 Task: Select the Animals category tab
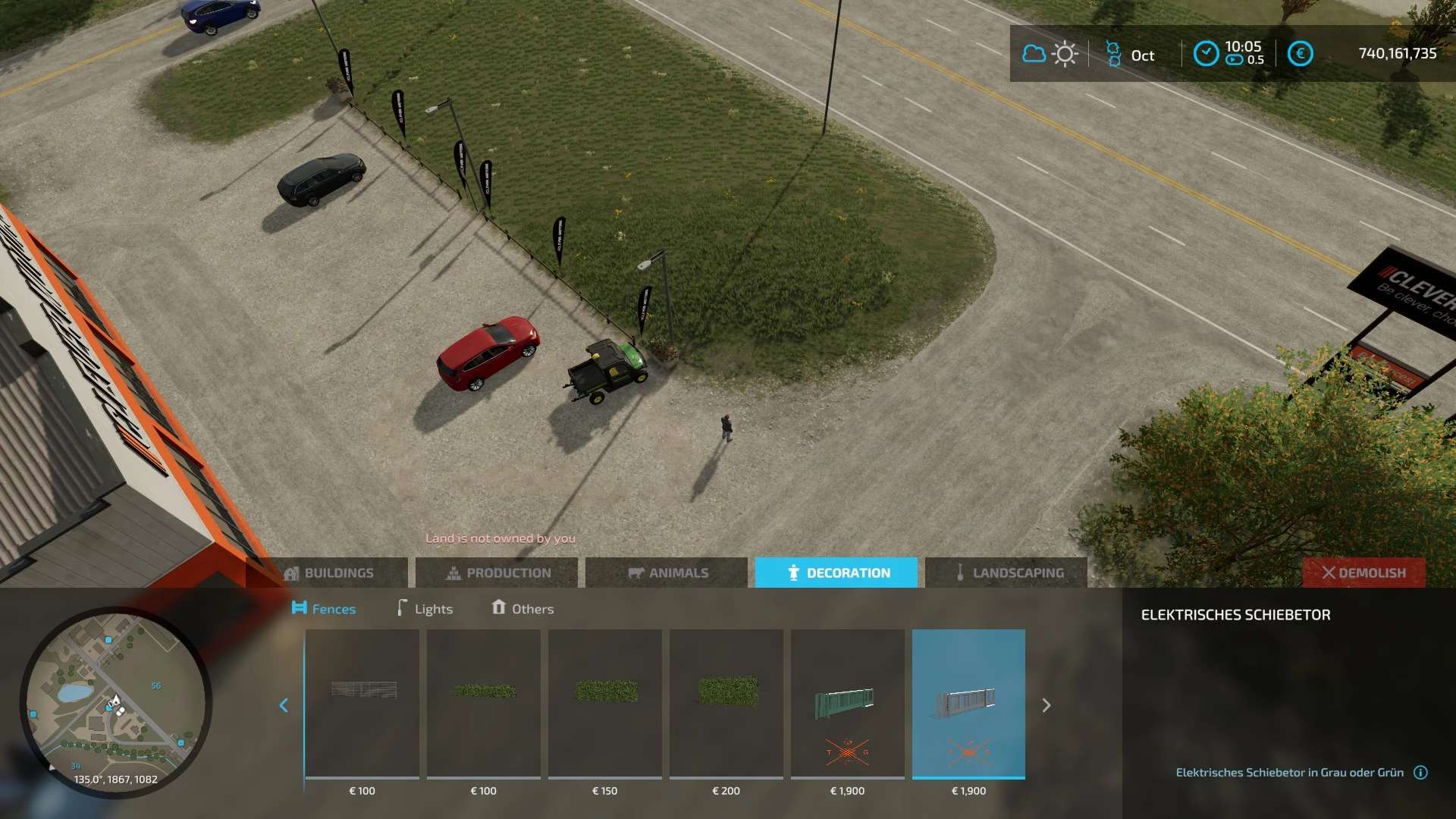(x=668, y=573)
